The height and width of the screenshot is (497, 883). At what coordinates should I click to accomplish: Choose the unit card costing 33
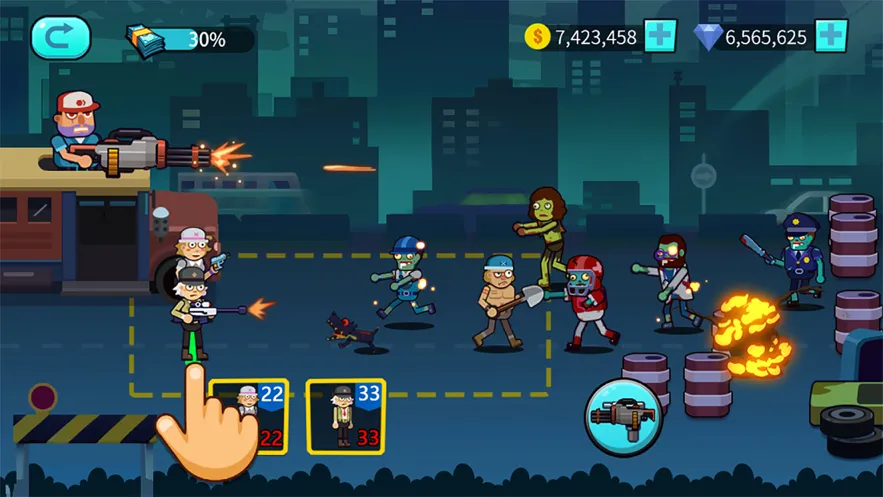coord(345,415)
